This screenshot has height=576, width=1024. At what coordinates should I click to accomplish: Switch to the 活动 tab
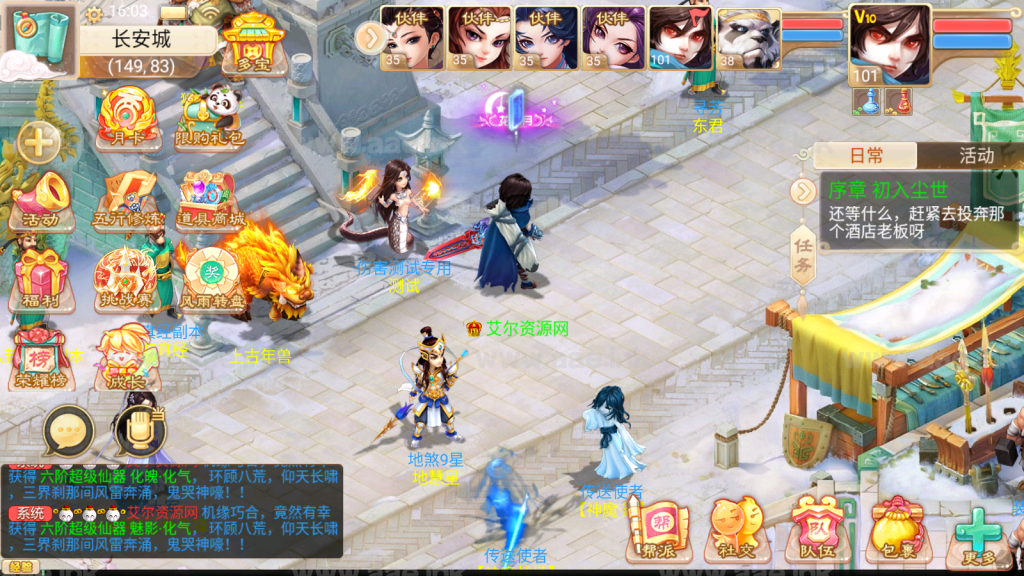click(976, 155)
